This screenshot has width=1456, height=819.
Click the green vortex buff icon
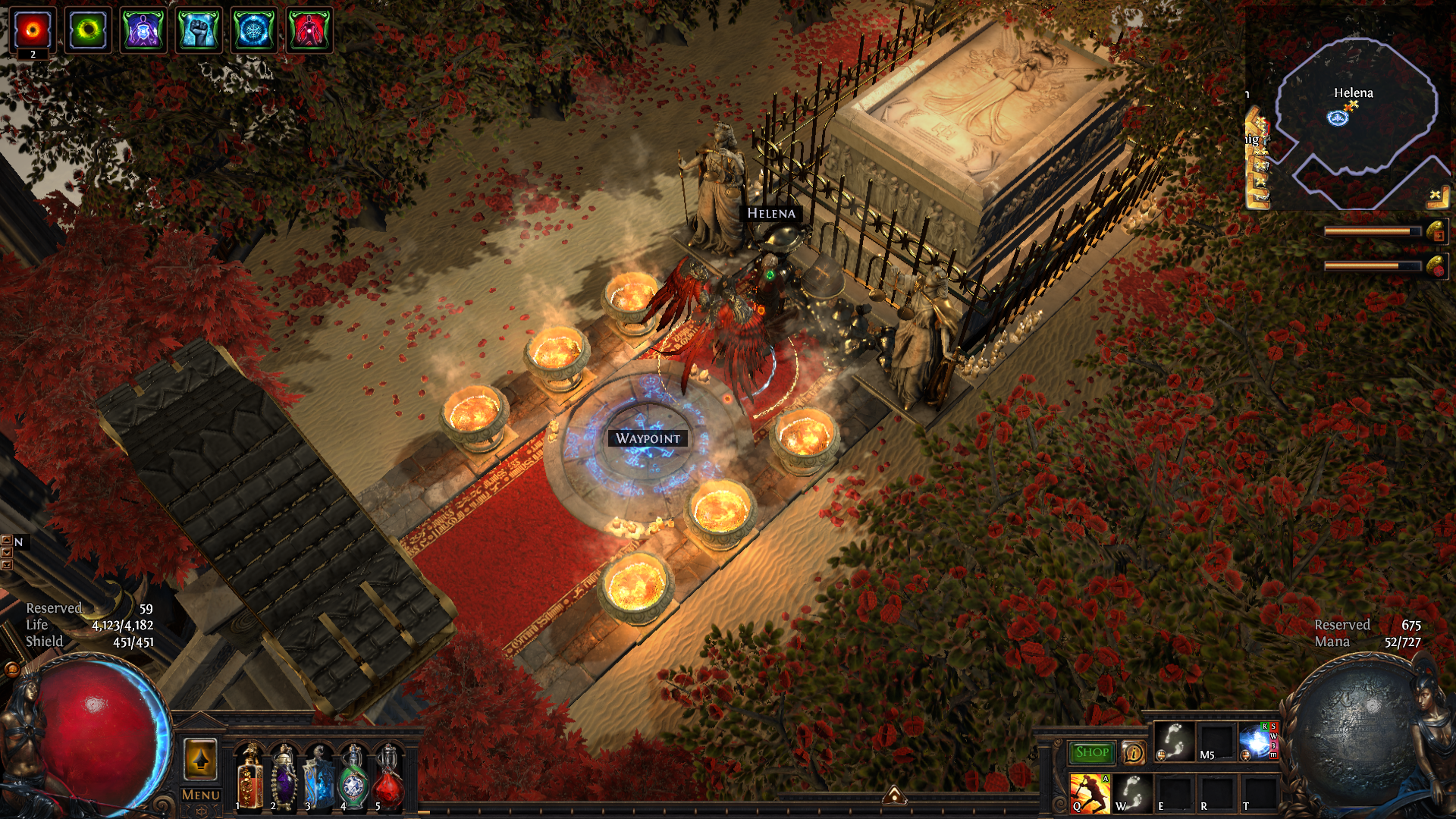point(88,30)
